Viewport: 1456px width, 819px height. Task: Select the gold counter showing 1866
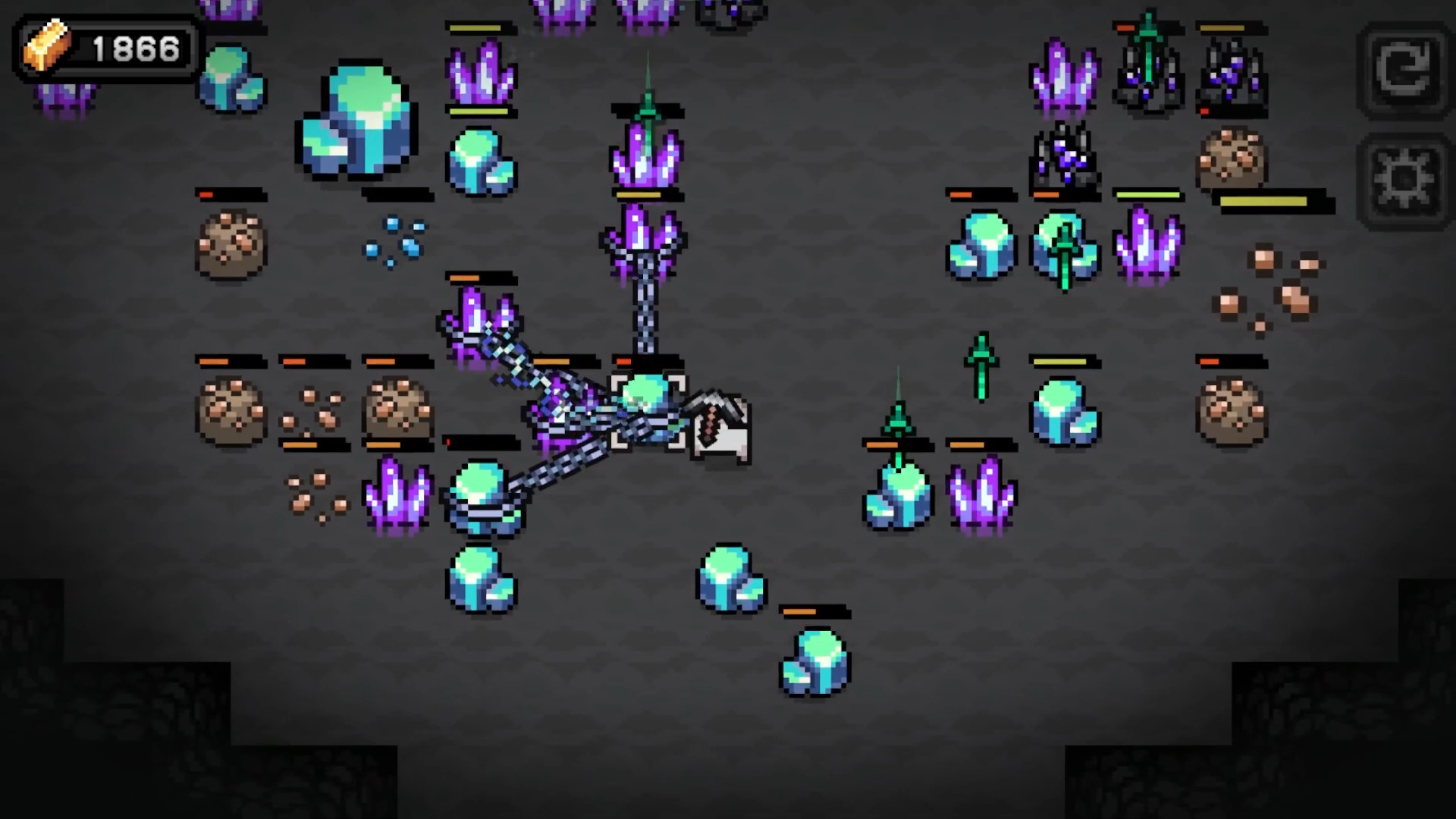coord(133,48)
